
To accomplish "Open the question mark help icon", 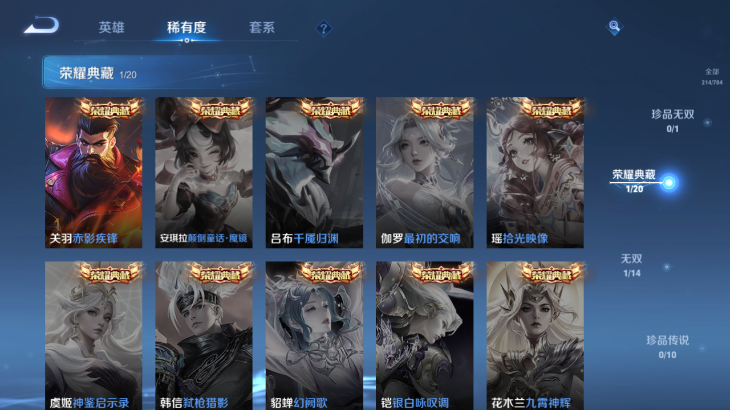I will (323, 29).
